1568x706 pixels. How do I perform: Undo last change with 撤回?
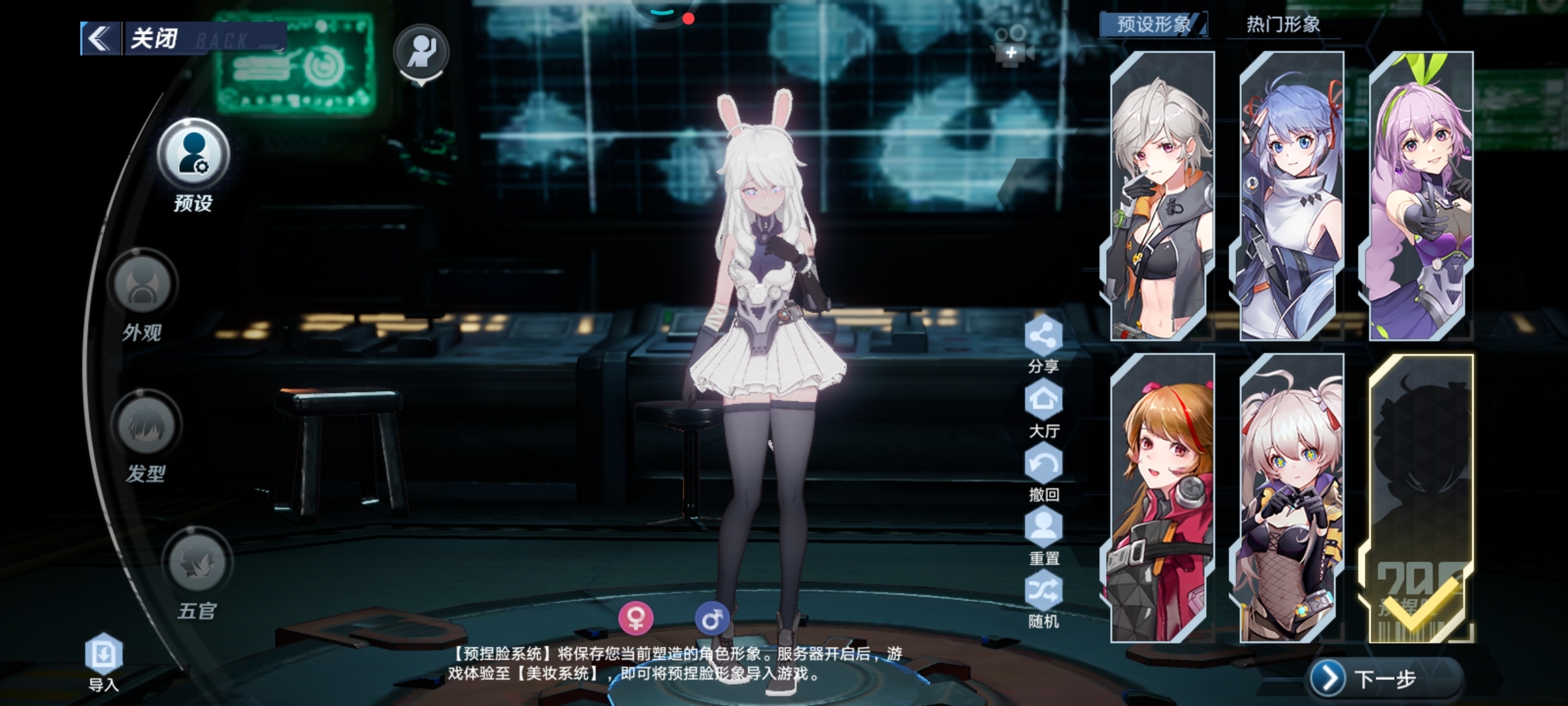pyautogui.click(x=1043, y=464)
